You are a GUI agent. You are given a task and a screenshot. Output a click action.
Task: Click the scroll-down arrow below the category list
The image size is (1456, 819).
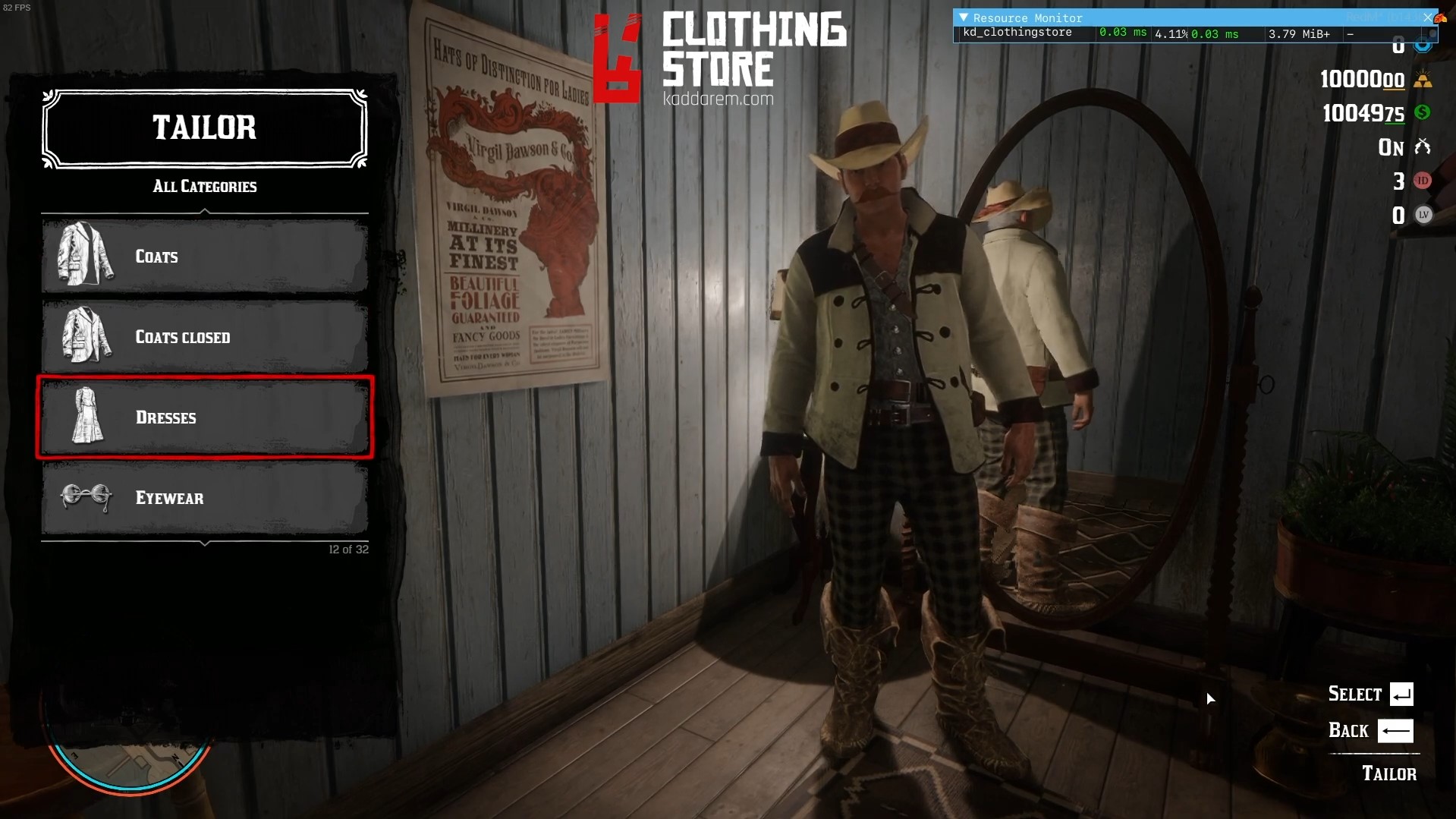pos(205,543)
